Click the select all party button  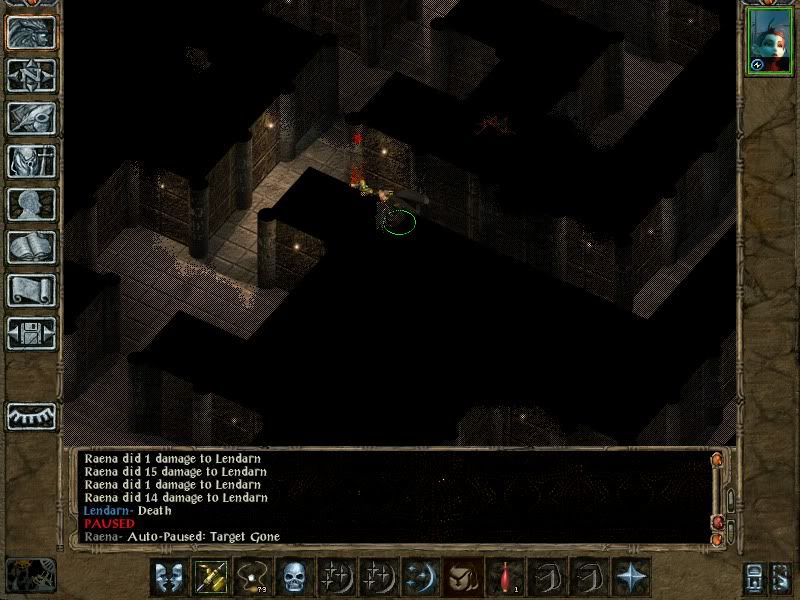(x=755, y=576)
